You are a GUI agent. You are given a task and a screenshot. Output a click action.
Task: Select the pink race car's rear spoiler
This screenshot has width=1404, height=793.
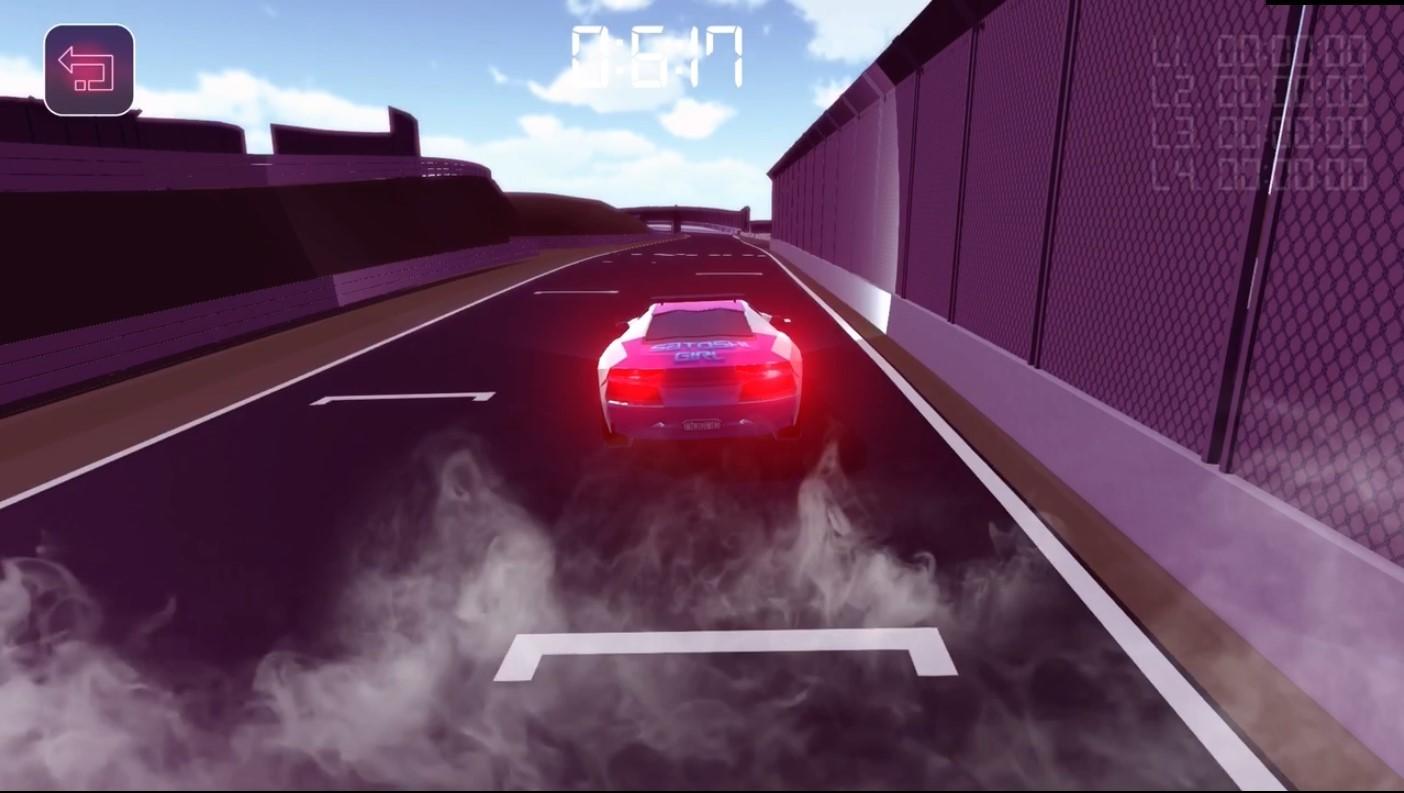[x=698, y=298]
